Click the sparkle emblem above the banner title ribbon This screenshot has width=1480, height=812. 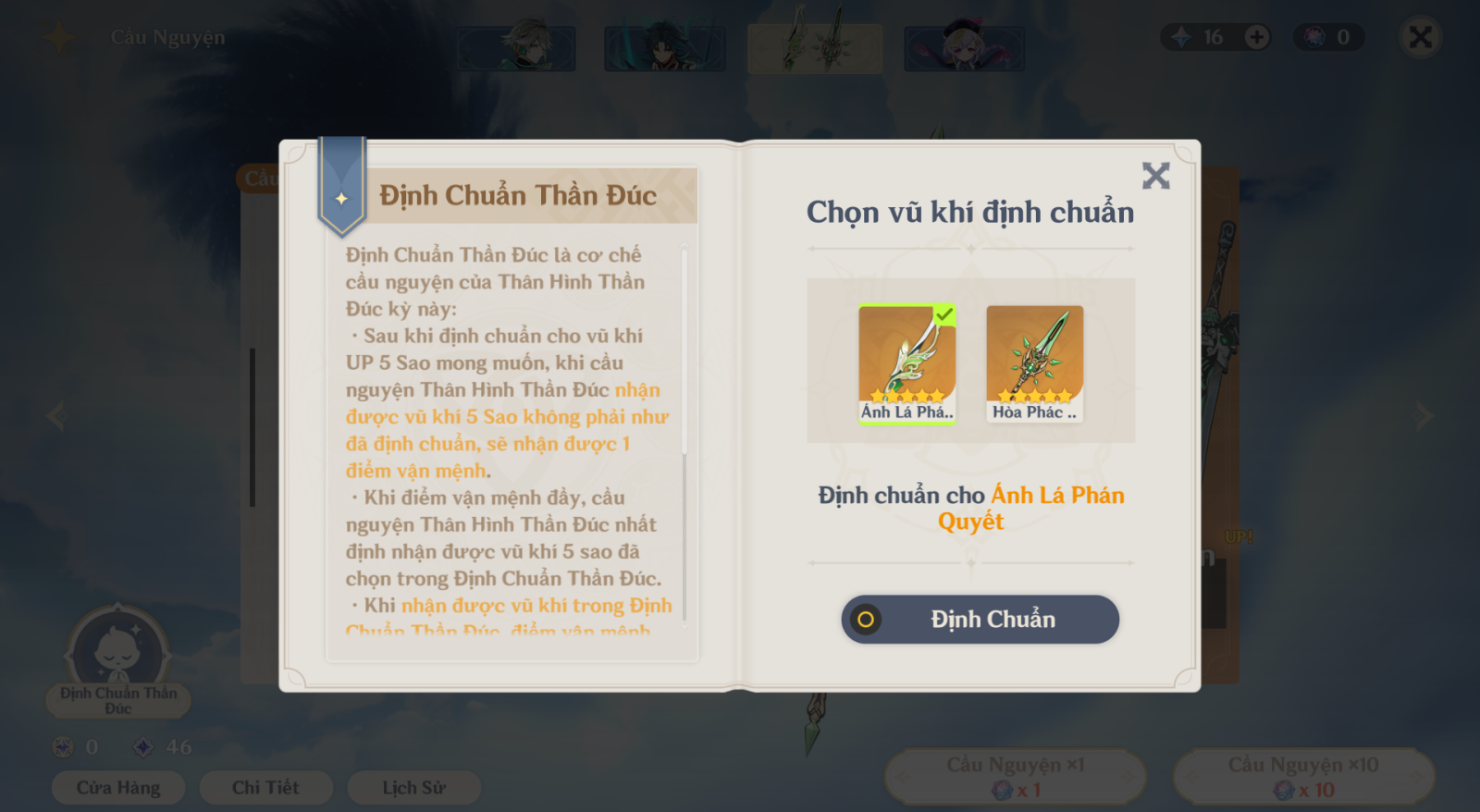point(342,196)
